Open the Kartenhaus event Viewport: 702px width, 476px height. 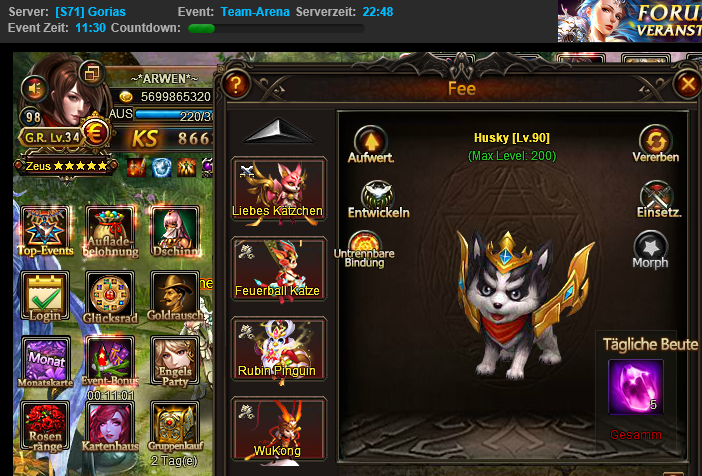tap(109, 425)
